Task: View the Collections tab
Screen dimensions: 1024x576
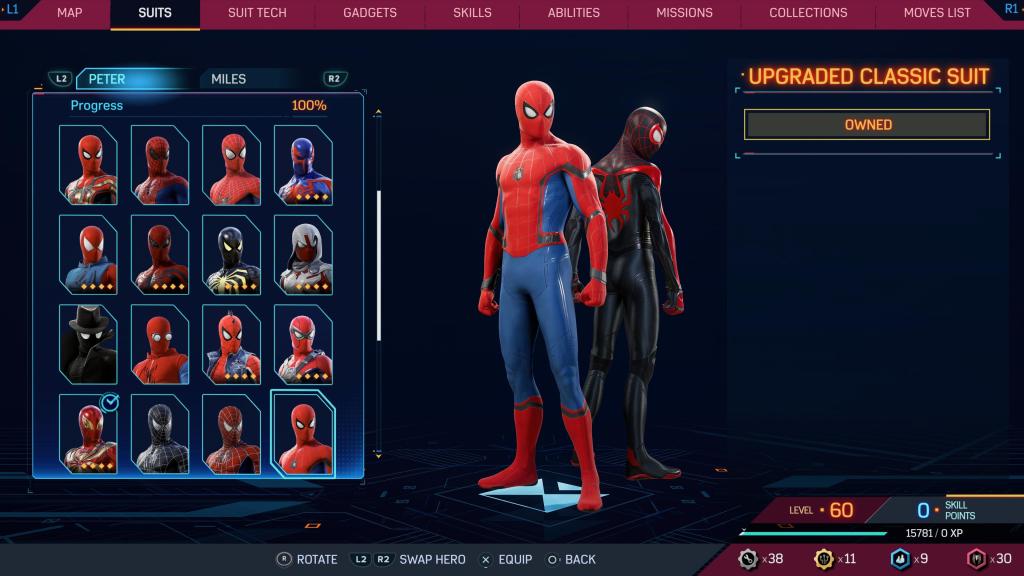Action: click(808, 13)
